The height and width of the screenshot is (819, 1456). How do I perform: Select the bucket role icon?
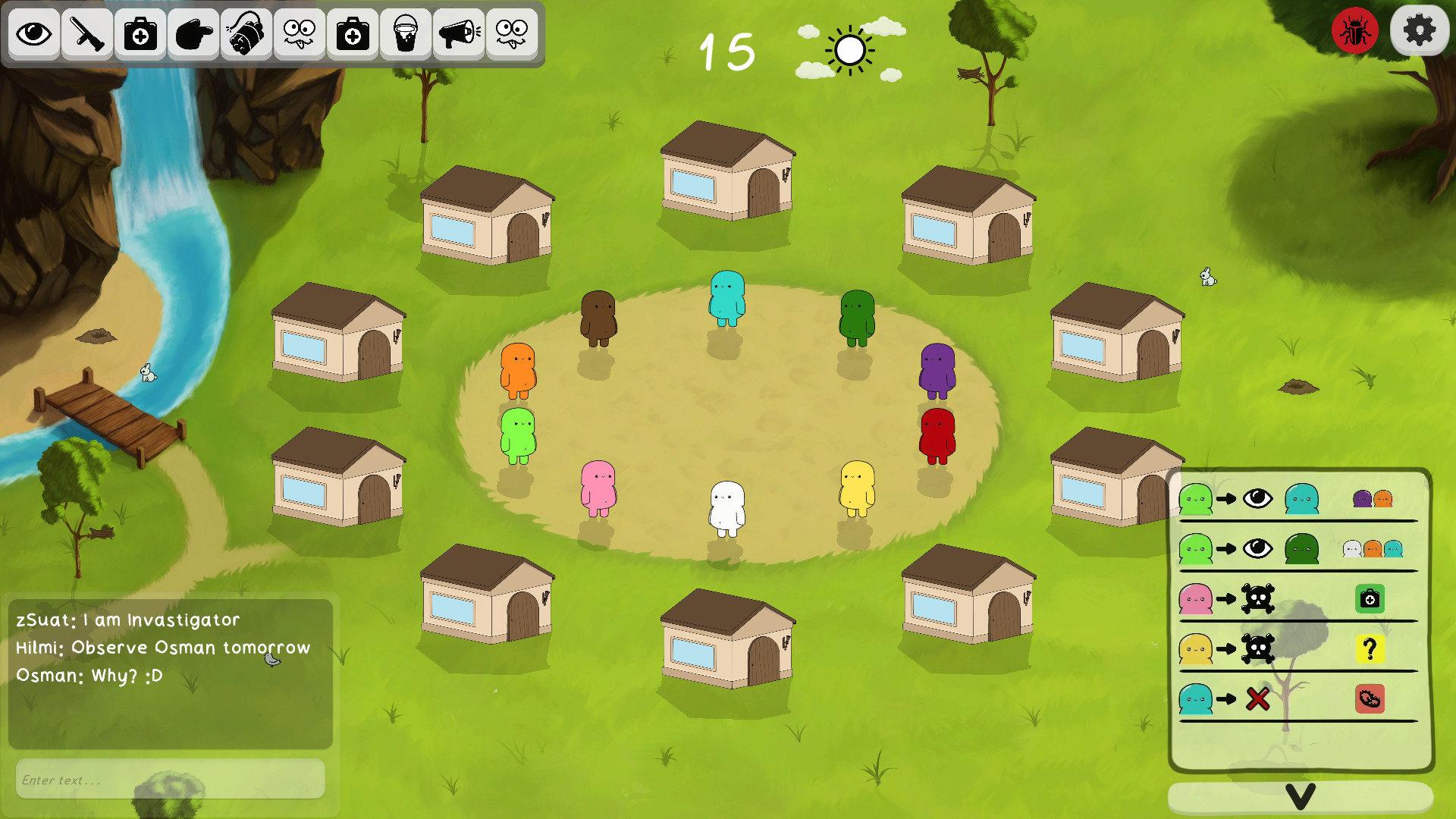click(x=406, y=34)
